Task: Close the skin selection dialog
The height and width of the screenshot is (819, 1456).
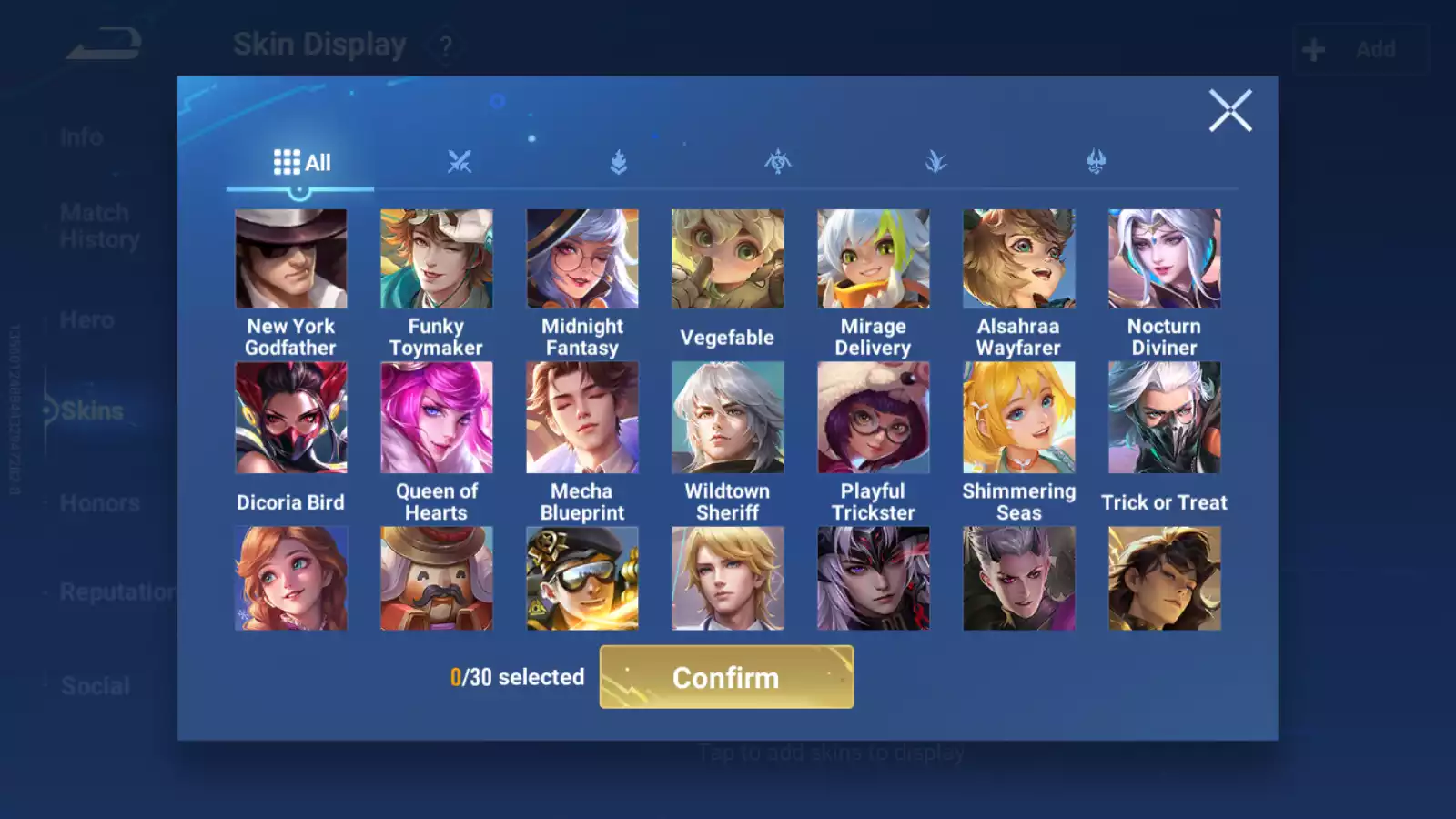Action: 1230,111
